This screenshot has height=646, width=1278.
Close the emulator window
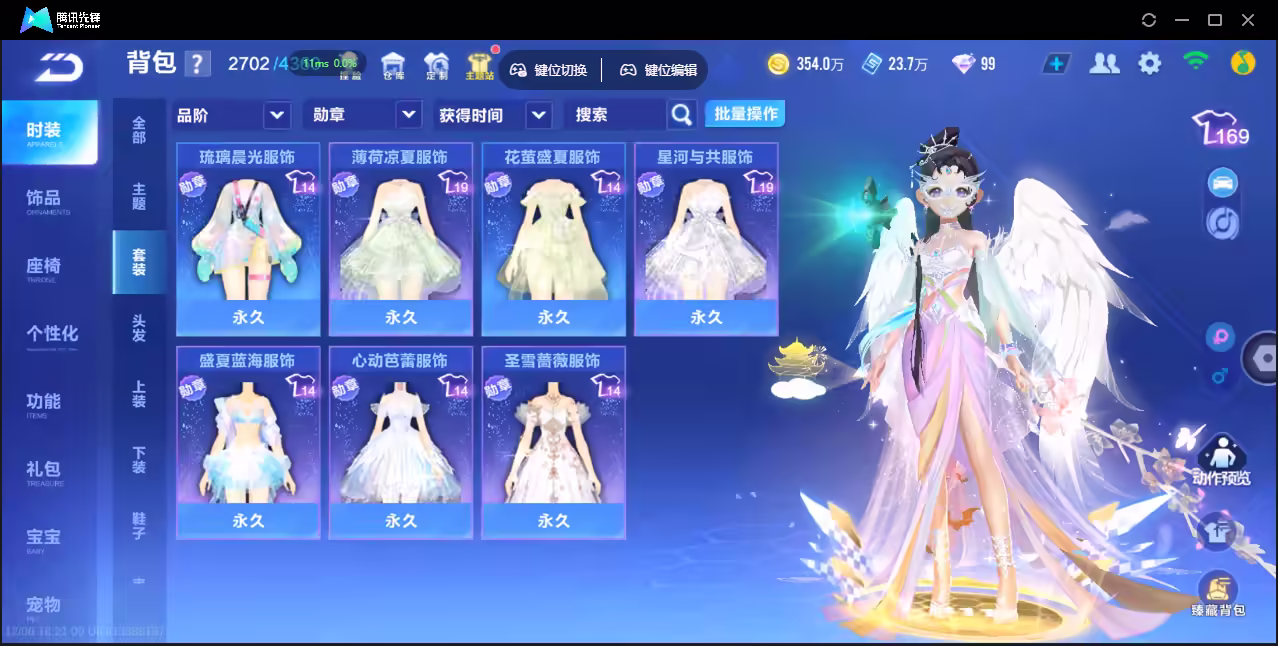tap(1247, 20)
